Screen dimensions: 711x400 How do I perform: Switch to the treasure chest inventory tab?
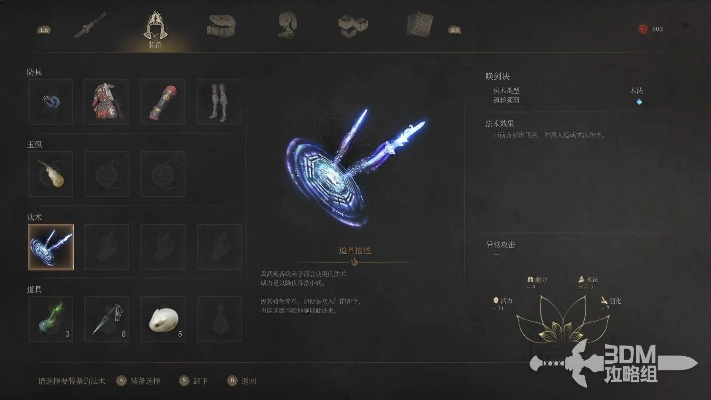point(222,24)
